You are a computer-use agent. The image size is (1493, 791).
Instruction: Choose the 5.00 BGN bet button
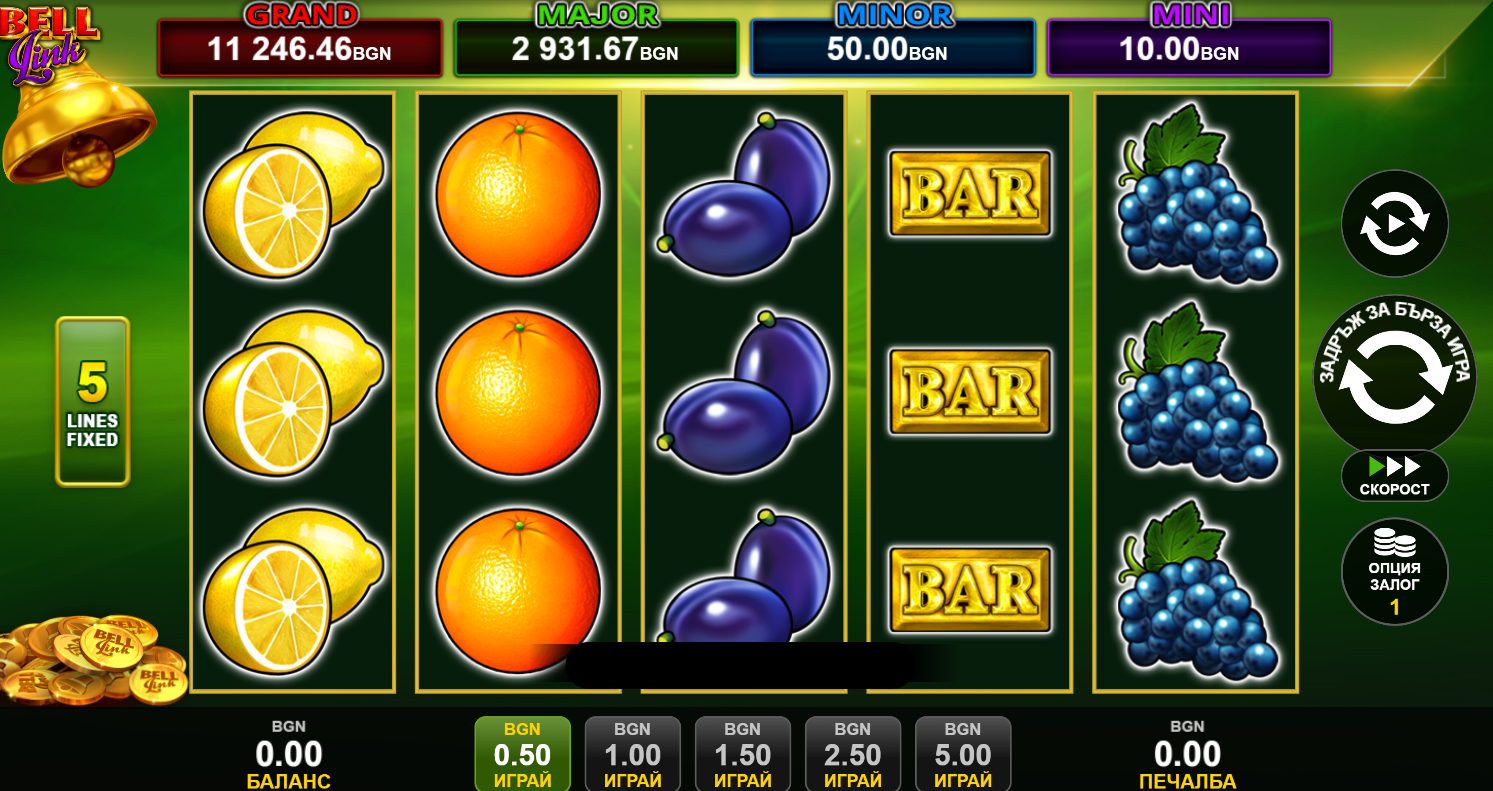[962, 755]
